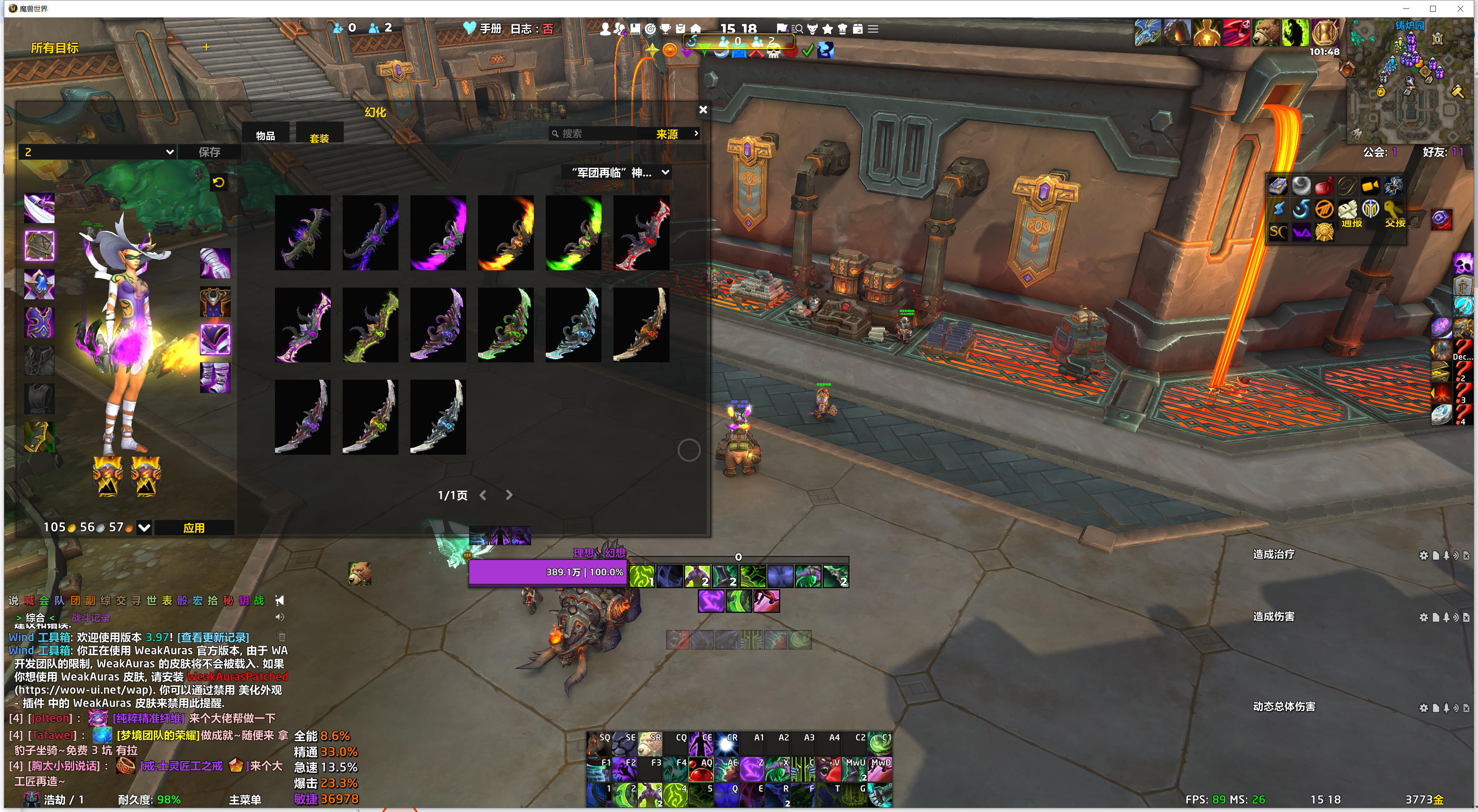1478x812 pixels.
Task: Open the 主菜单 main menu
Action: [245, 799]
